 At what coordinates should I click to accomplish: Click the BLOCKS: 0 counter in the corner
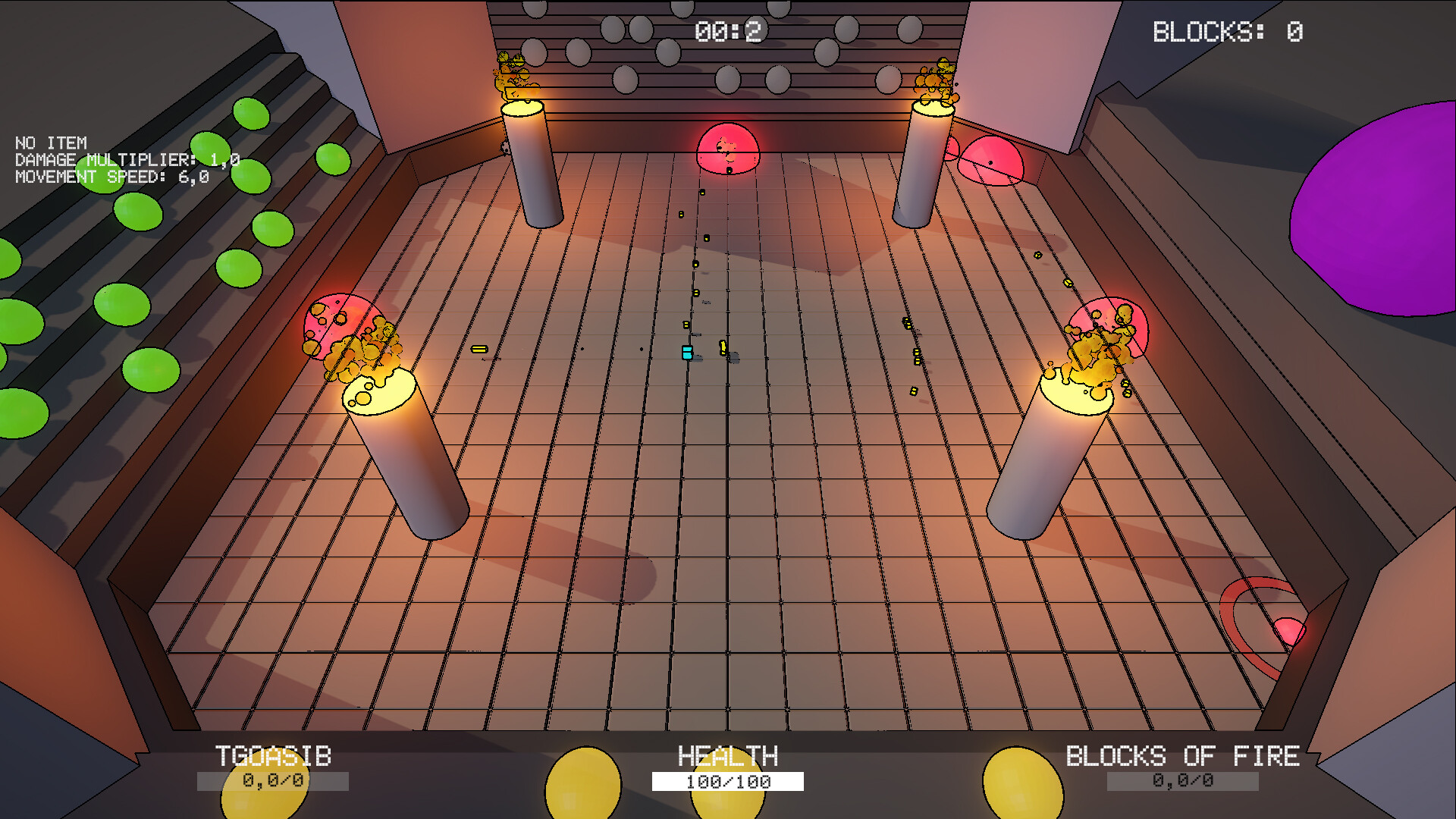[1227, 30]
